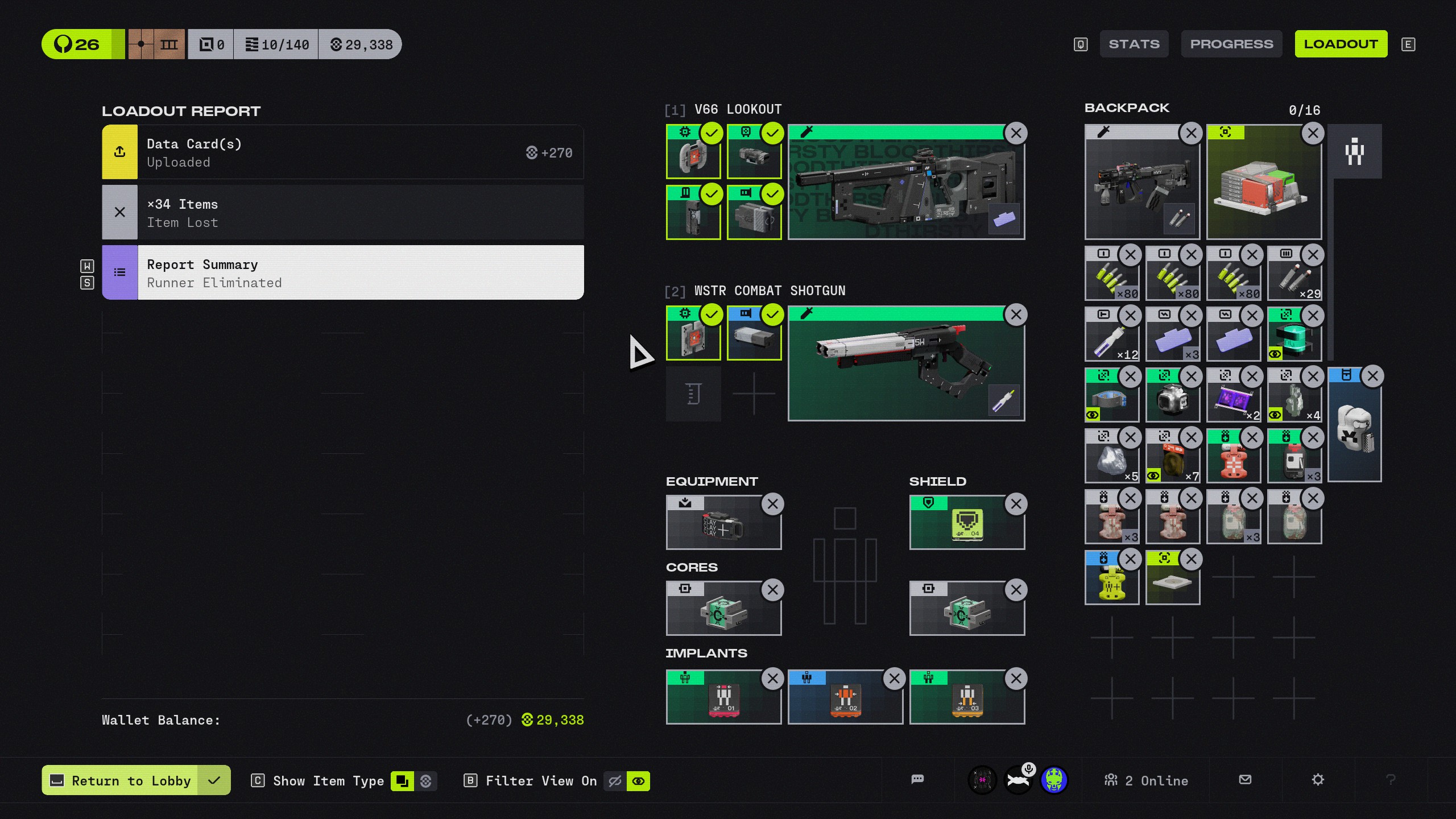Select the backpack rifle item slot

click(1141, 183)
